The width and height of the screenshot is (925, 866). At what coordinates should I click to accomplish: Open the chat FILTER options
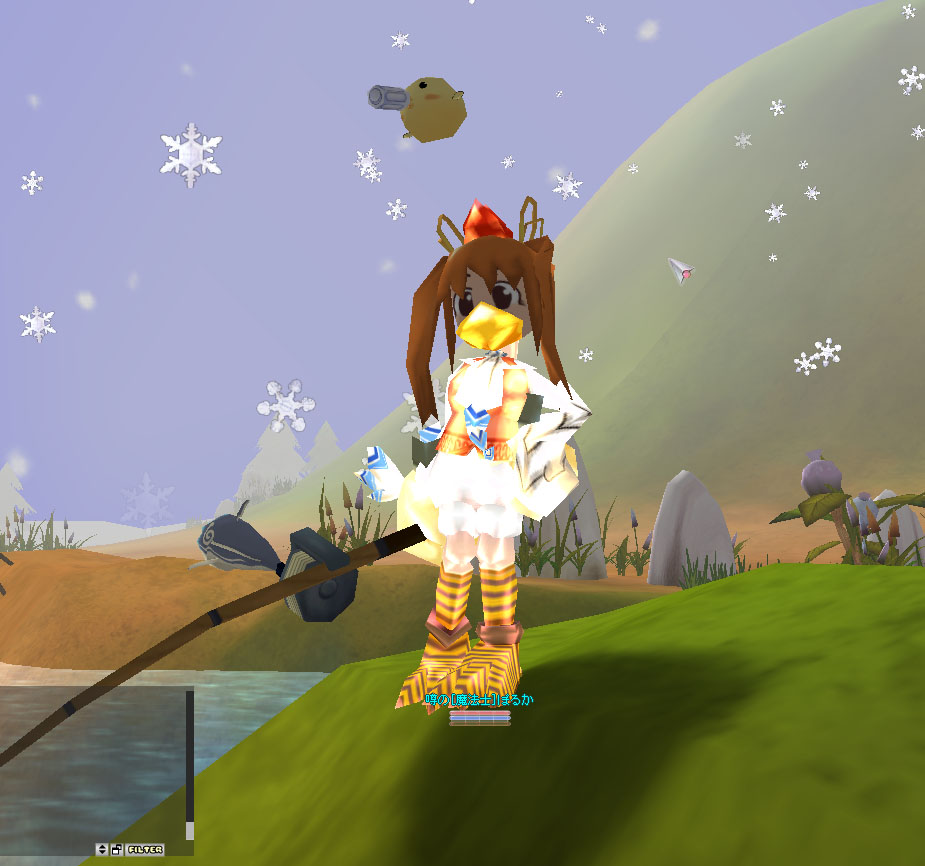pos(146,849)
